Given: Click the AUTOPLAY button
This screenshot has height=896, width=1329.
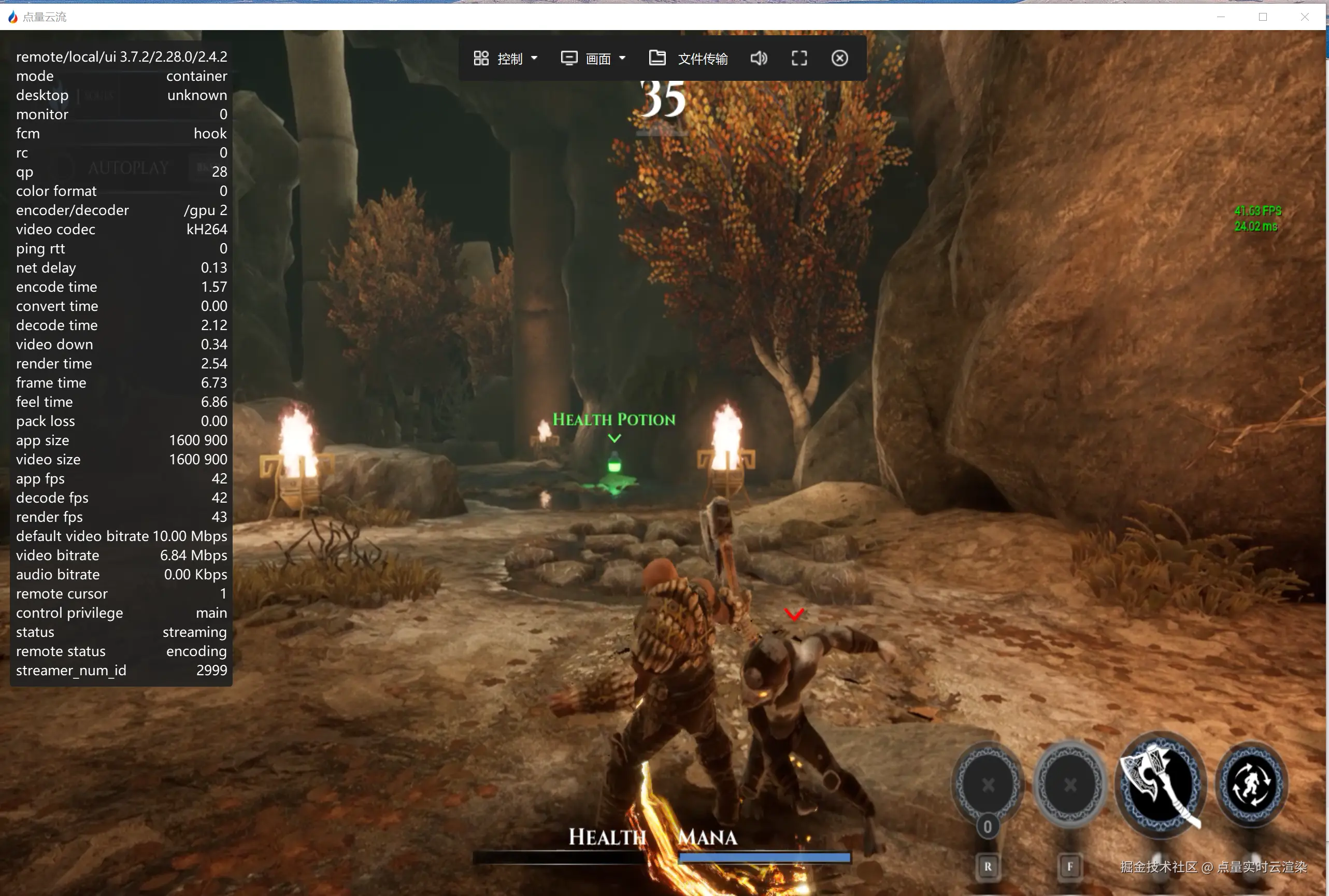Looking at the screenshot, I should (128, 166).
